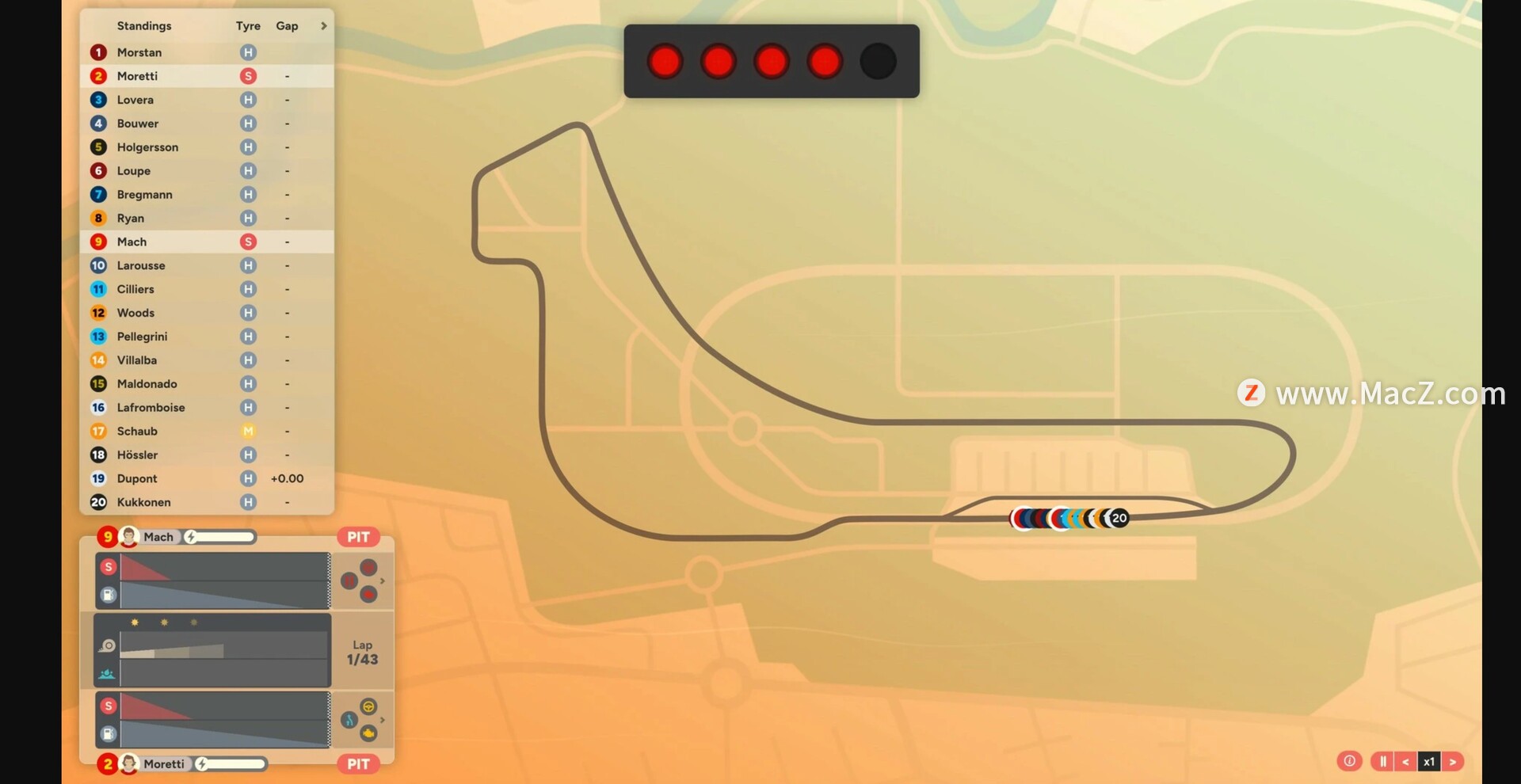Screen dimensions: 1521x784
Task: Select Moretti's yellow steering wheel icon
Action: [x=368, y=706]
